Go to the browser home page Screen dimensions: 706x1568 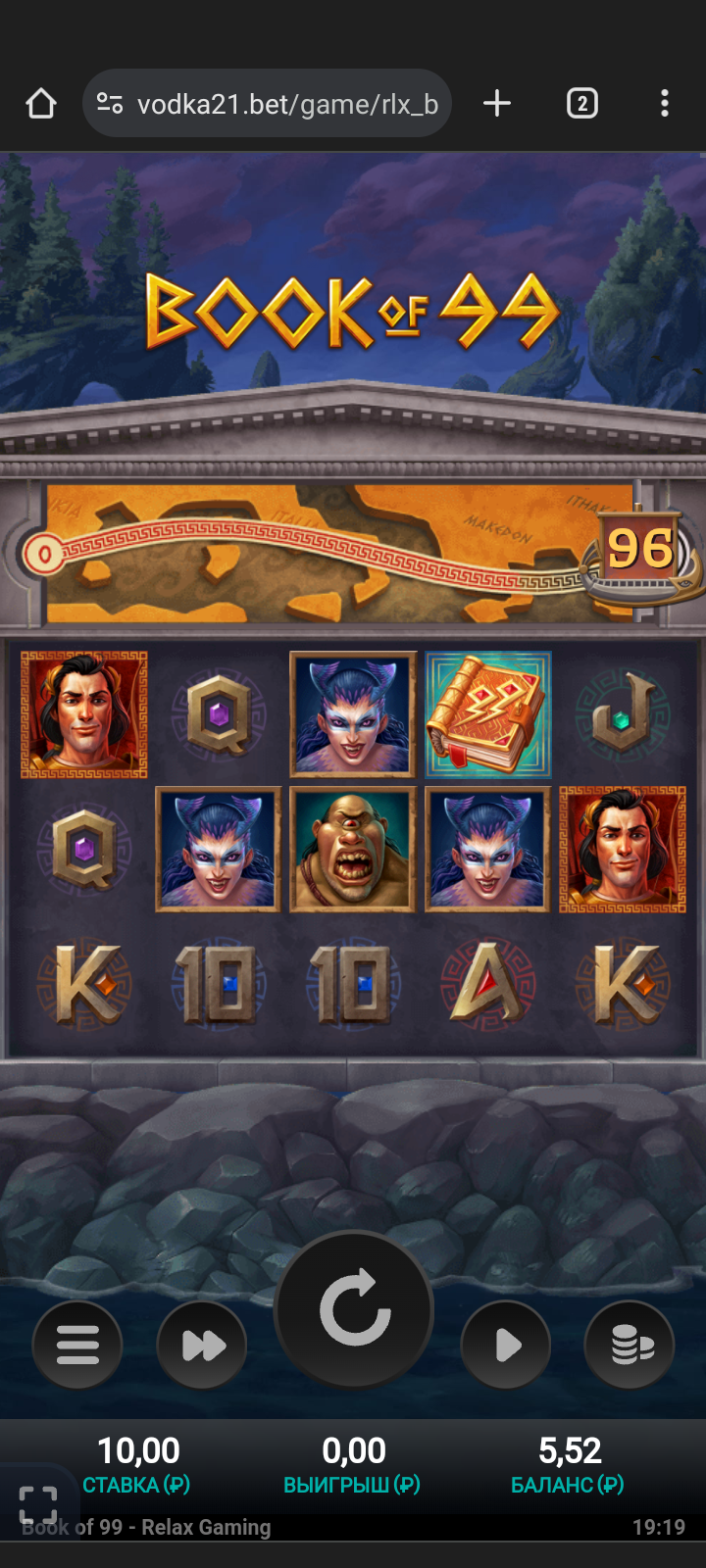click(41, 104)
